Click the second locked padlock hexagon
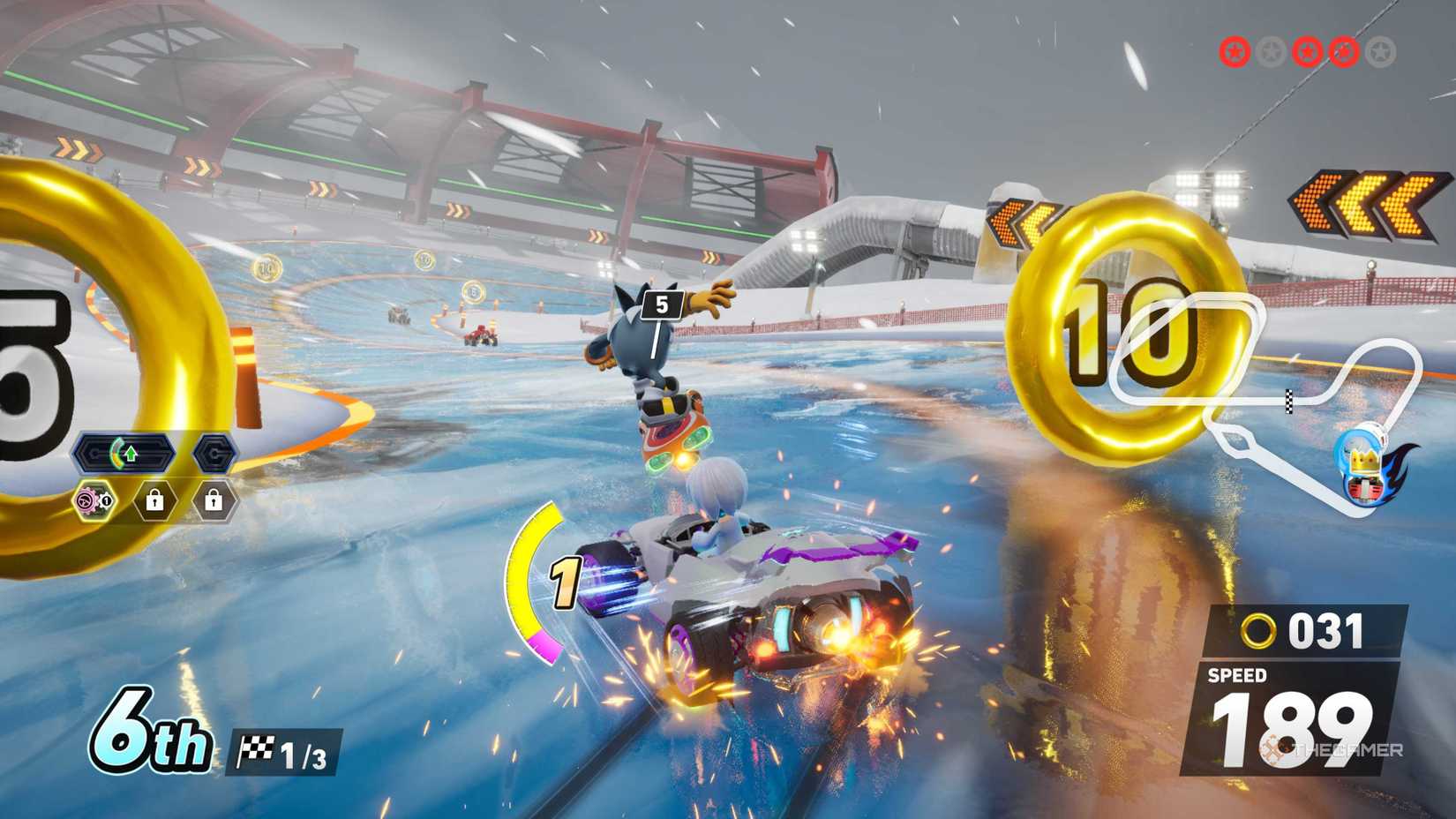1456x819 pixels. point(212,501)
